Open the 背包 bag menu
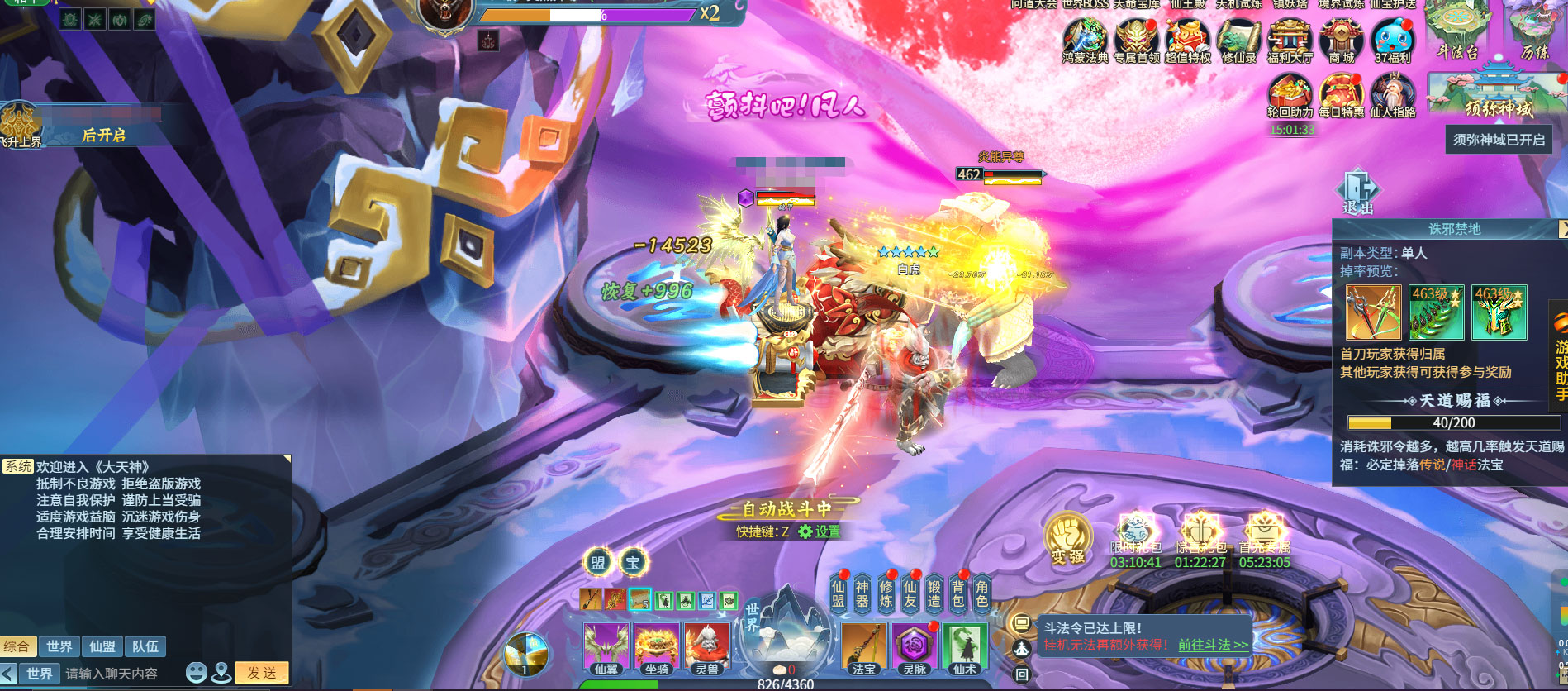Screen dimensions: 1568x691 (x=958, y=593)
